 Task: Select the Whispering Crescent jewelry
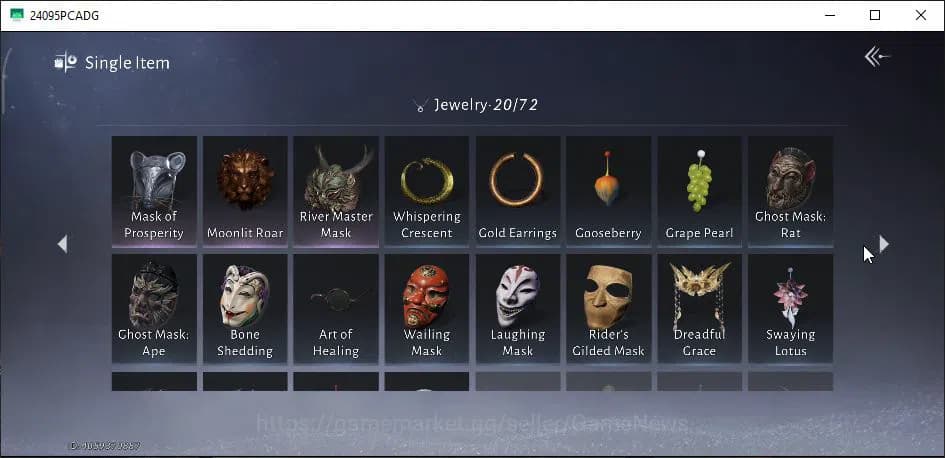(x=427, y=190)
